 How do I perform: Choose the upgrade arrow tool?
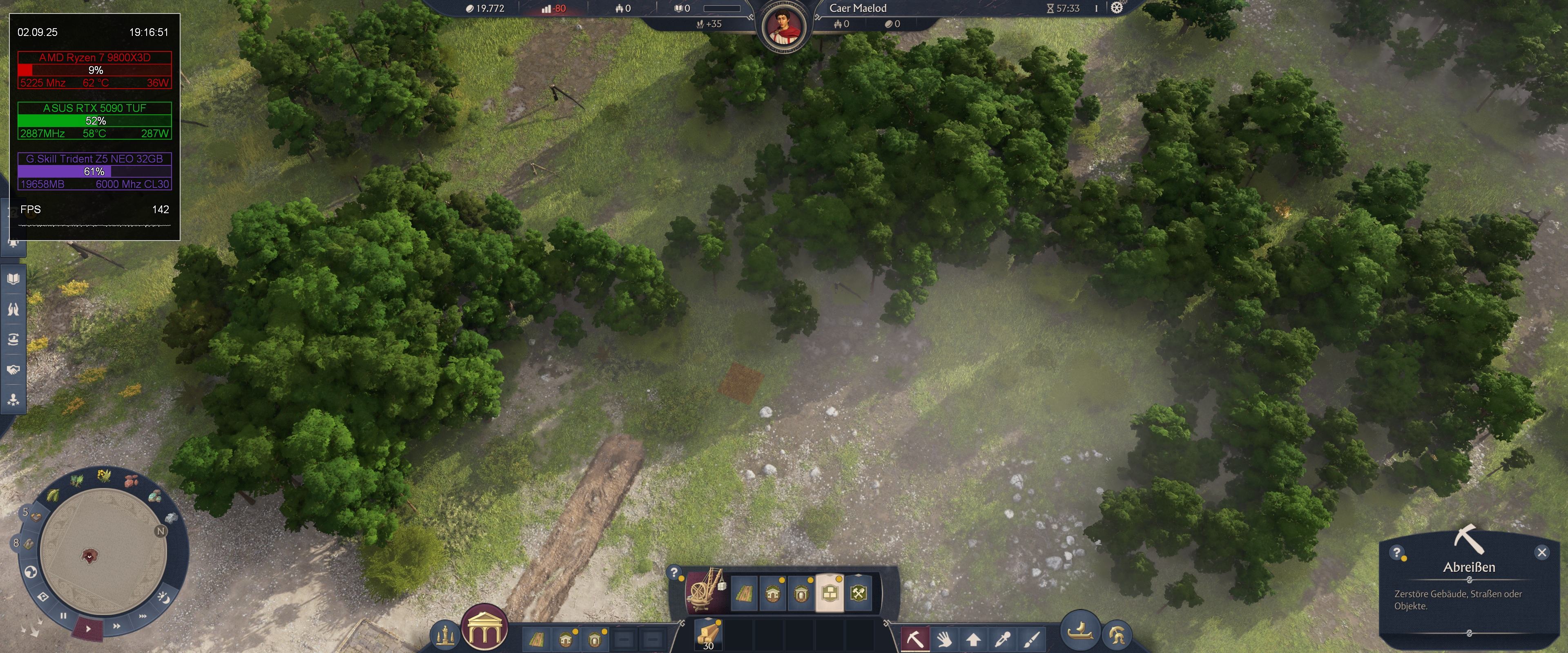coord(973,639)
